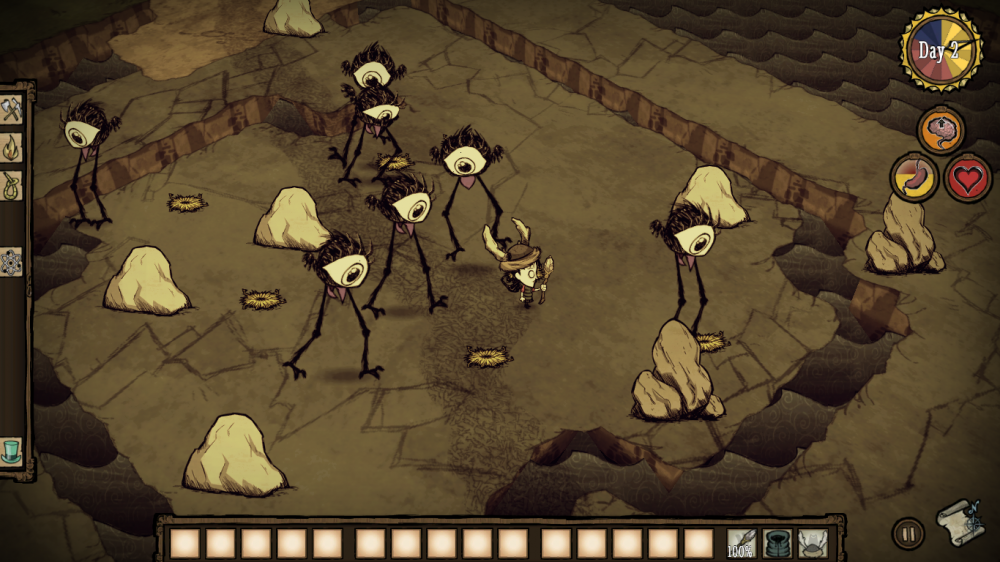Click the heart health meter
The height and width of the screenshot is (562, 1000).
pos(967,178)
